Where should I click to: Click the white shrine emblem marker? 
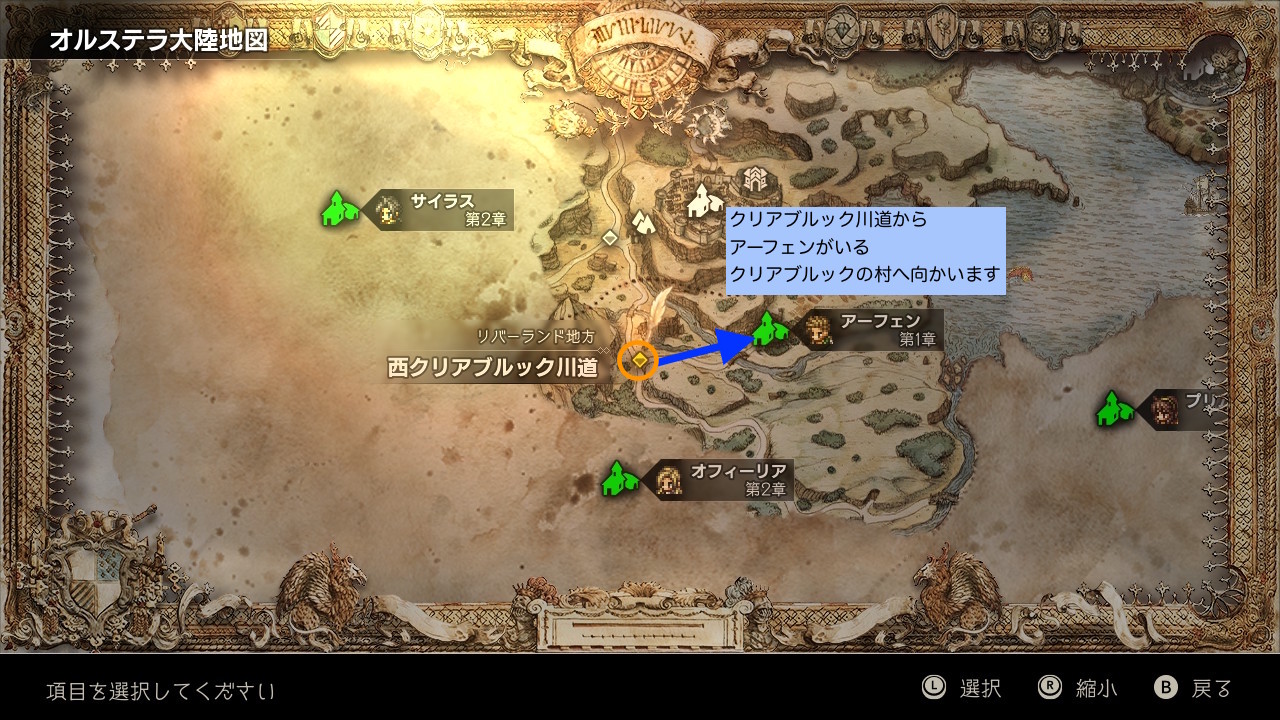click(x=752, y=181)
